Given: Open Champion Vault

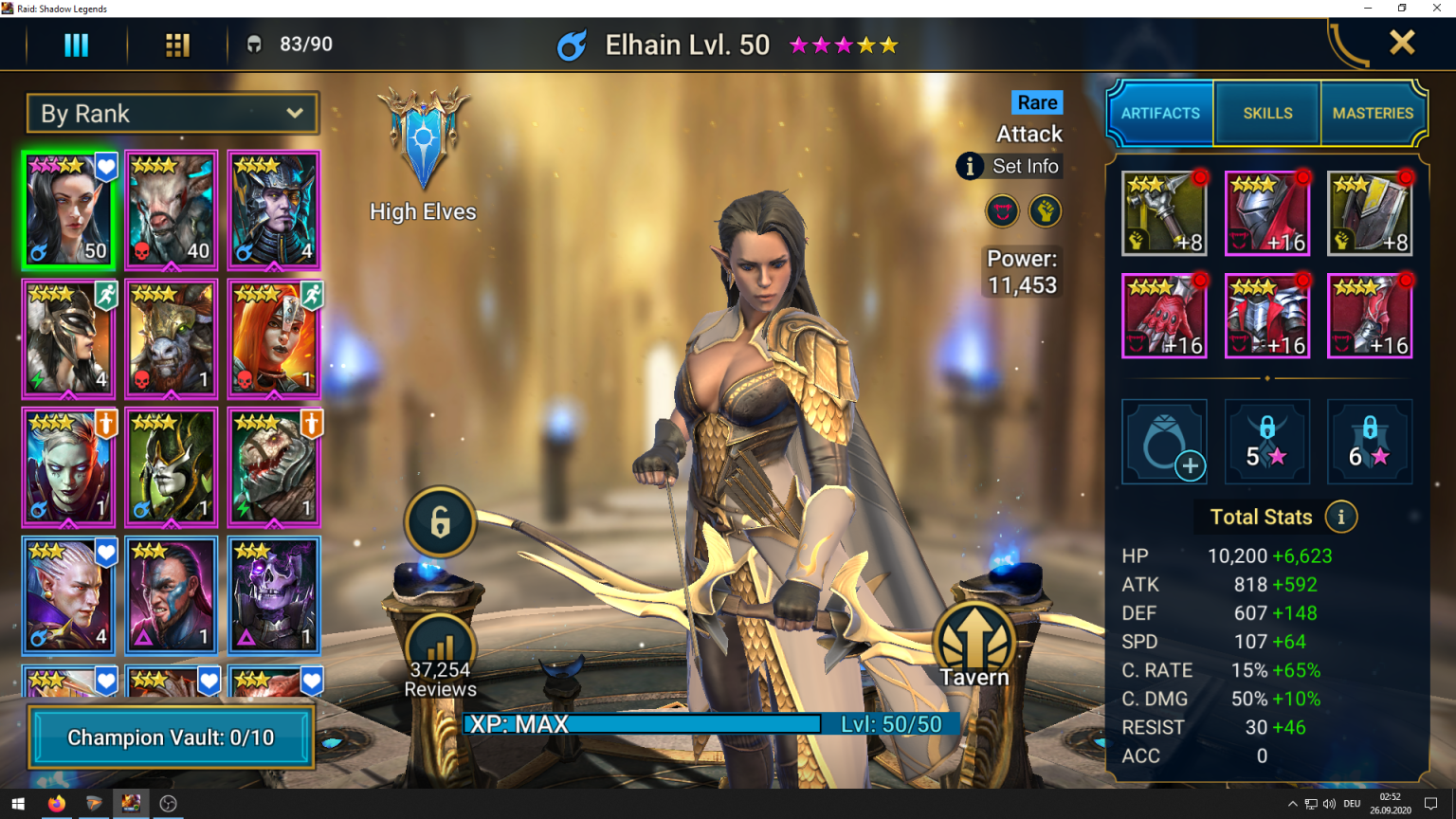Looking at the screenshot, I should [171, 737].
